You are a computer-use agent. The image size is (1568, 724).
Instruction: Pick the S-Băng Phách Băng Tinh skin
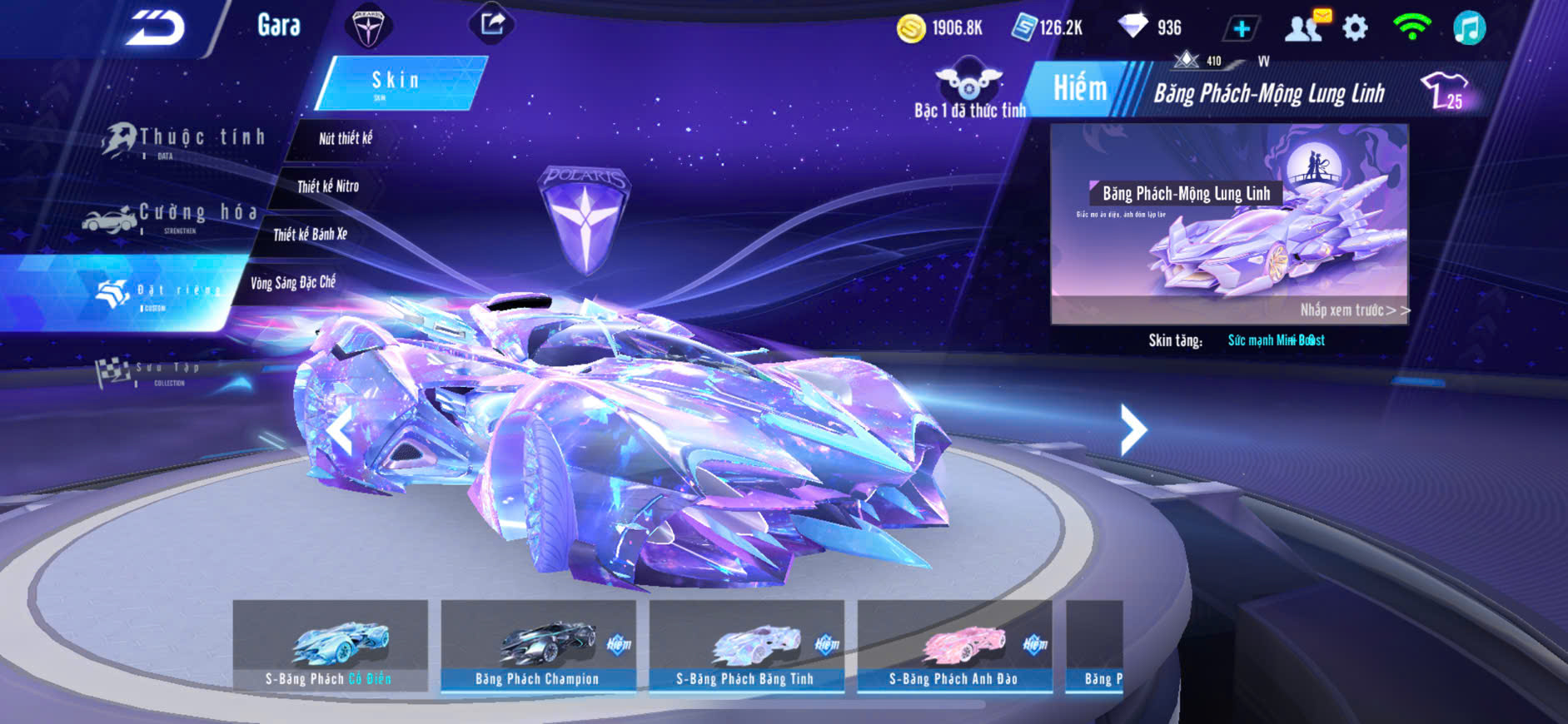coord(746,647)
